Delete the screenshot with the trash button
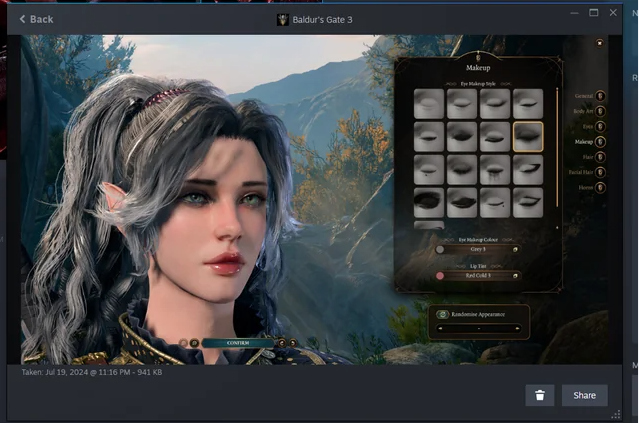The image size is (639, 423). tap(539, 395)
